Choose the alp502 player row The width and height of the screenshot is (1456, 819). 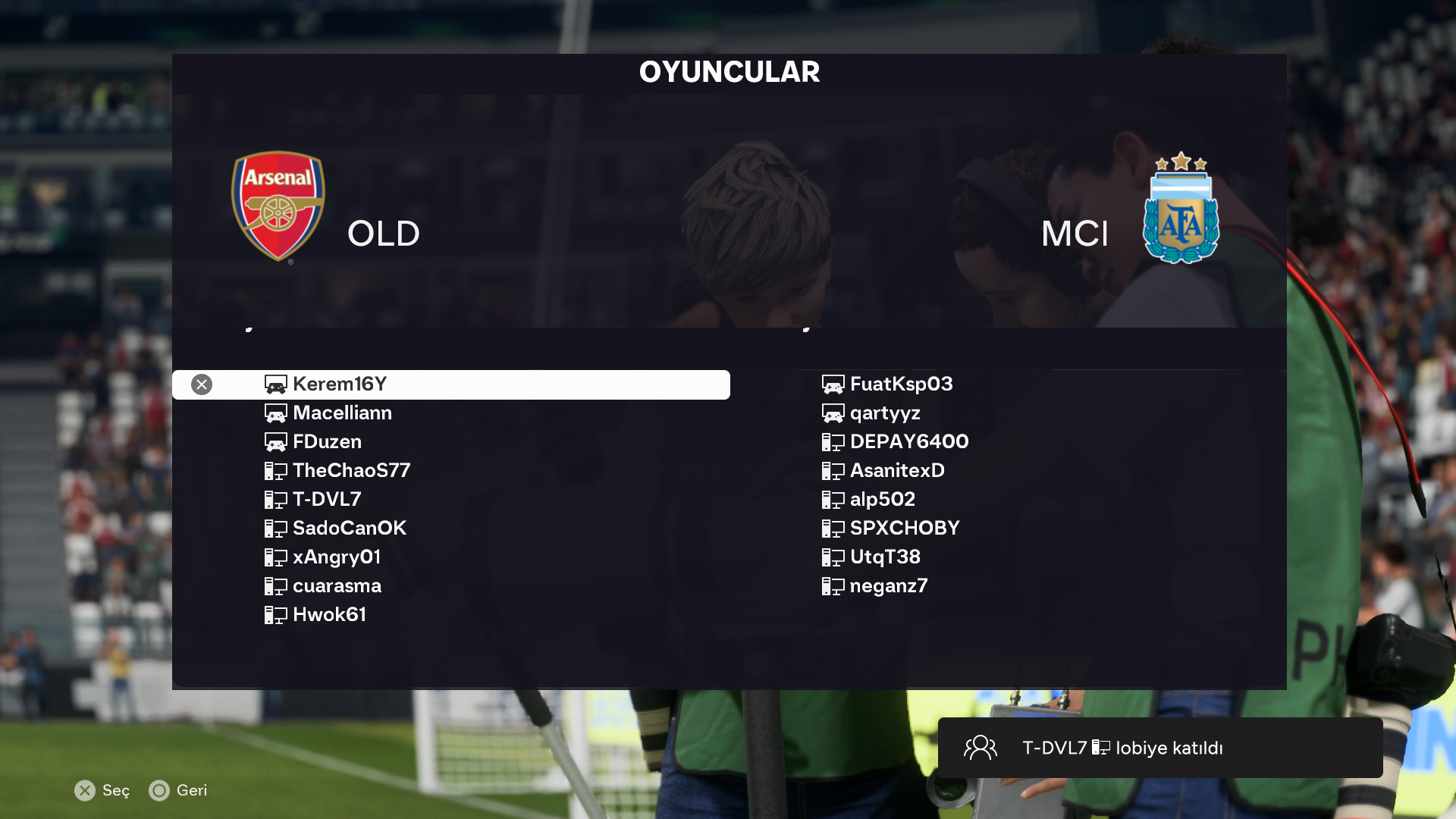pos(882,500)
